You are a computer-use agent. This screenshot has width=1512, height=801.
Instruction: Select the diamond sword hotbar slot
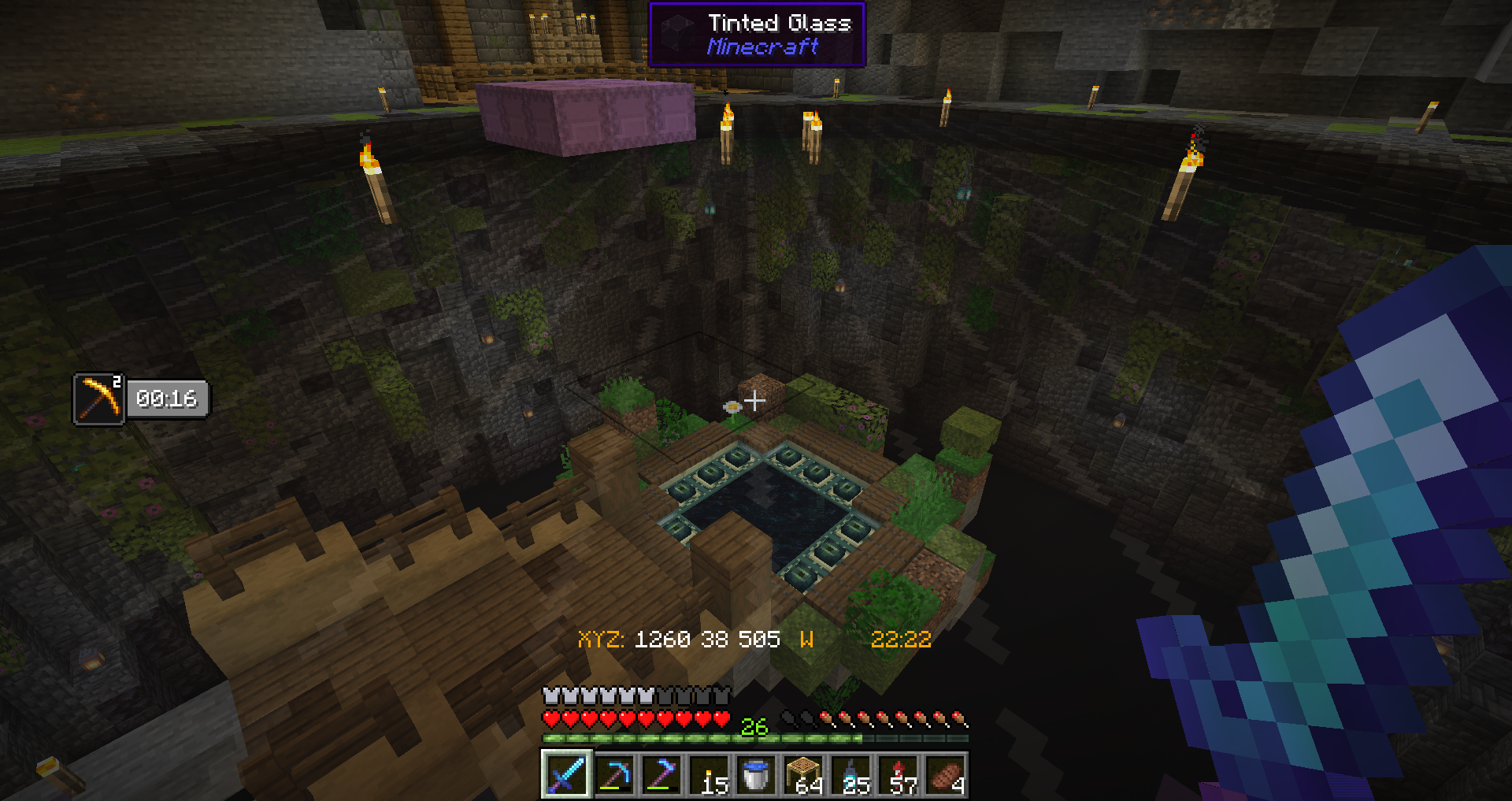(x=566, y=774)
